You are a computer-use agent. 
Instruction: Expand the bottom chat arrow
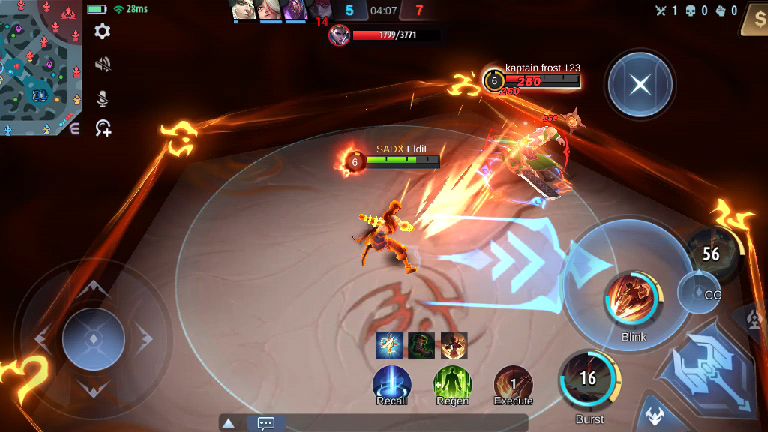[228, 423]
